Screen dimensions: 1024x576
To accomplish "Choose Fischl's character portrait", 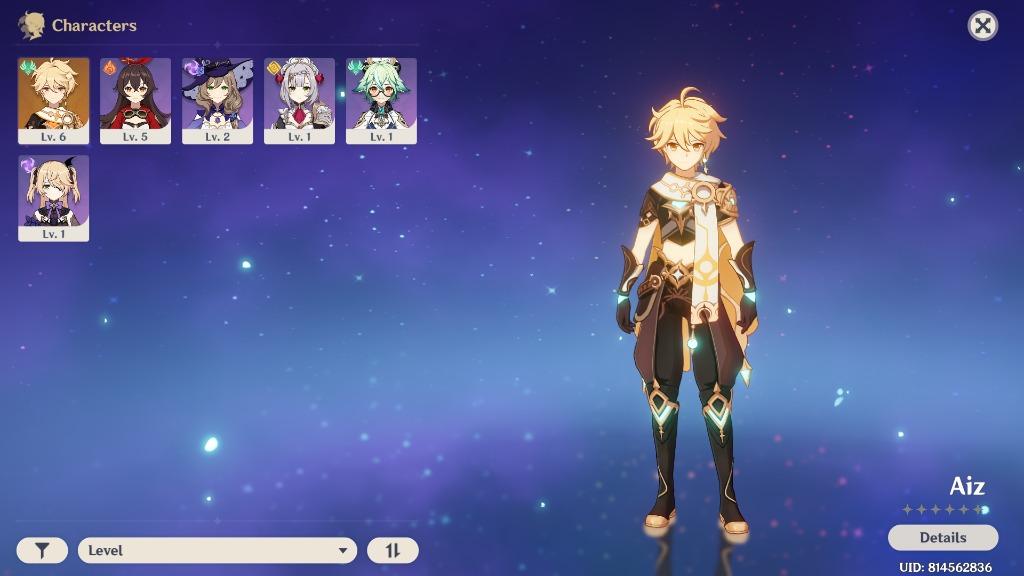I will 54,197.
